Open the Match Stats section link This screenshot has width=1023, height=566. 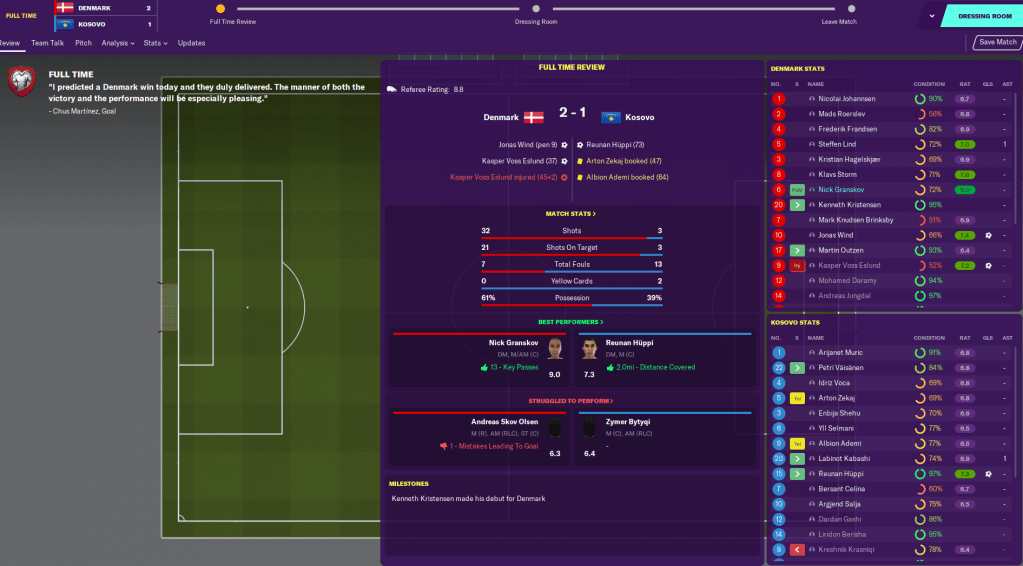pos(570,214)
